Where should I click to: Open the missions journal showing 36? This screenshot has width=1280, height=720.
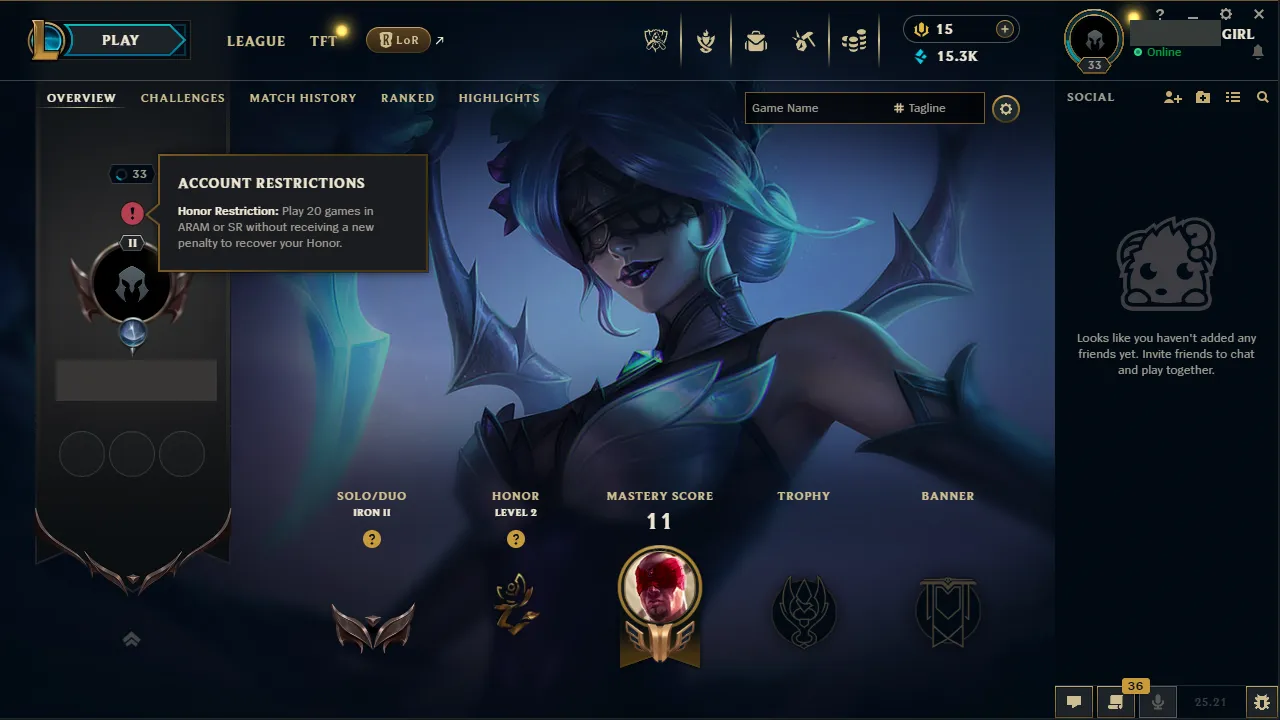1117,702
